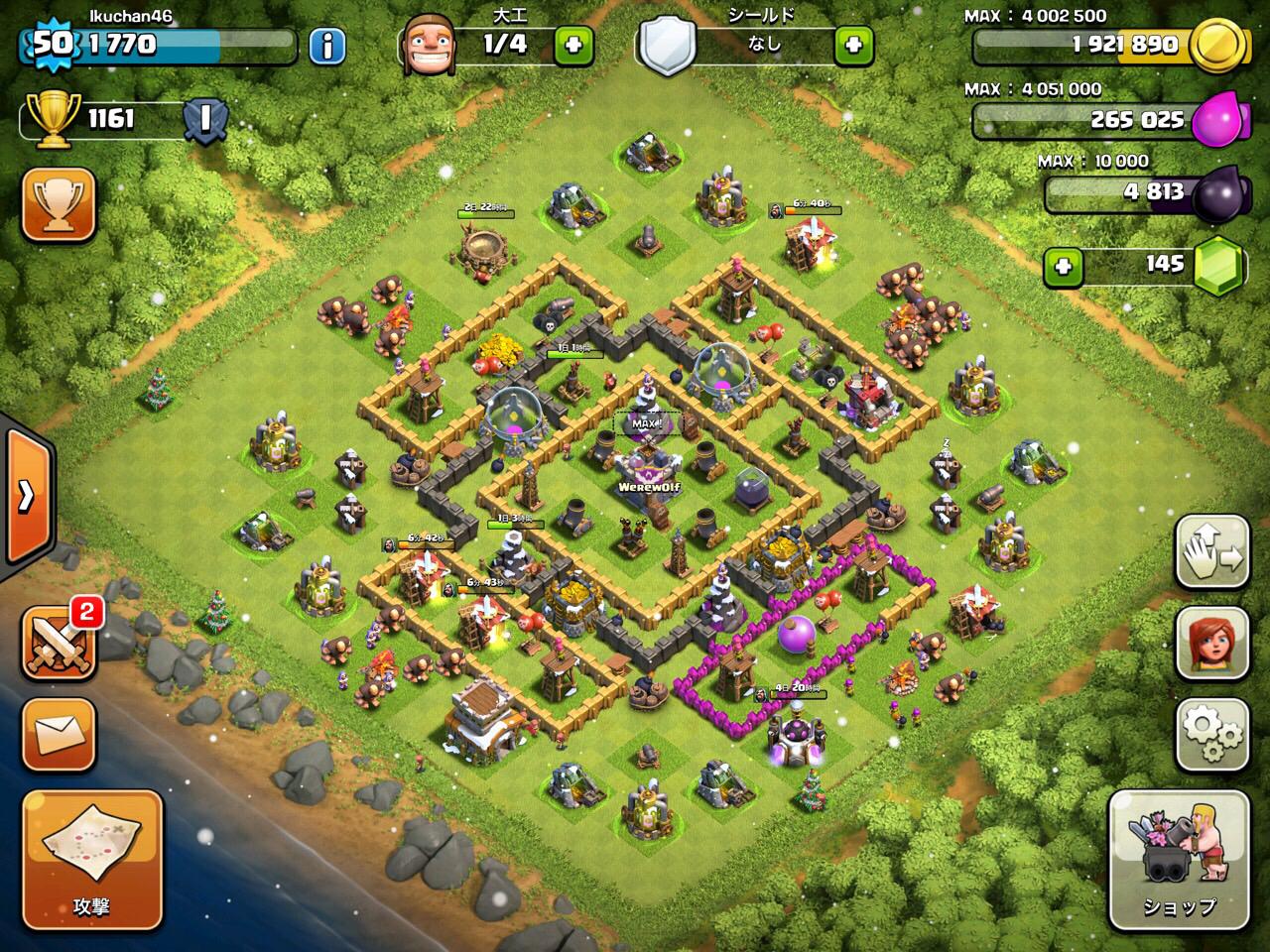This screenshot has height=952, width=1270.
Task: Open the gear settings menu
Action: pos(1211,735)
